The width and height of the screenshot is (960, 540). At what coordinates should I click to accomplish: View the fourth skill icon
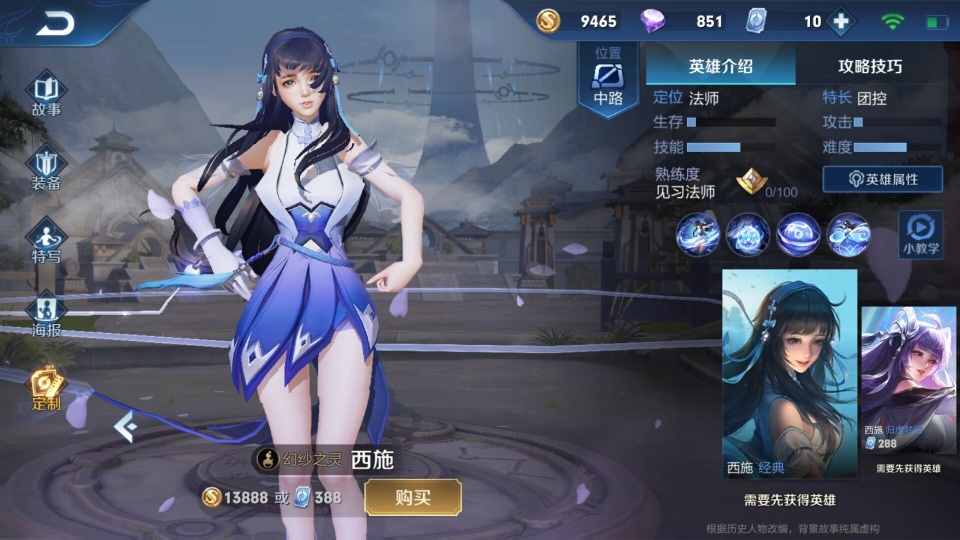(848, 234)
